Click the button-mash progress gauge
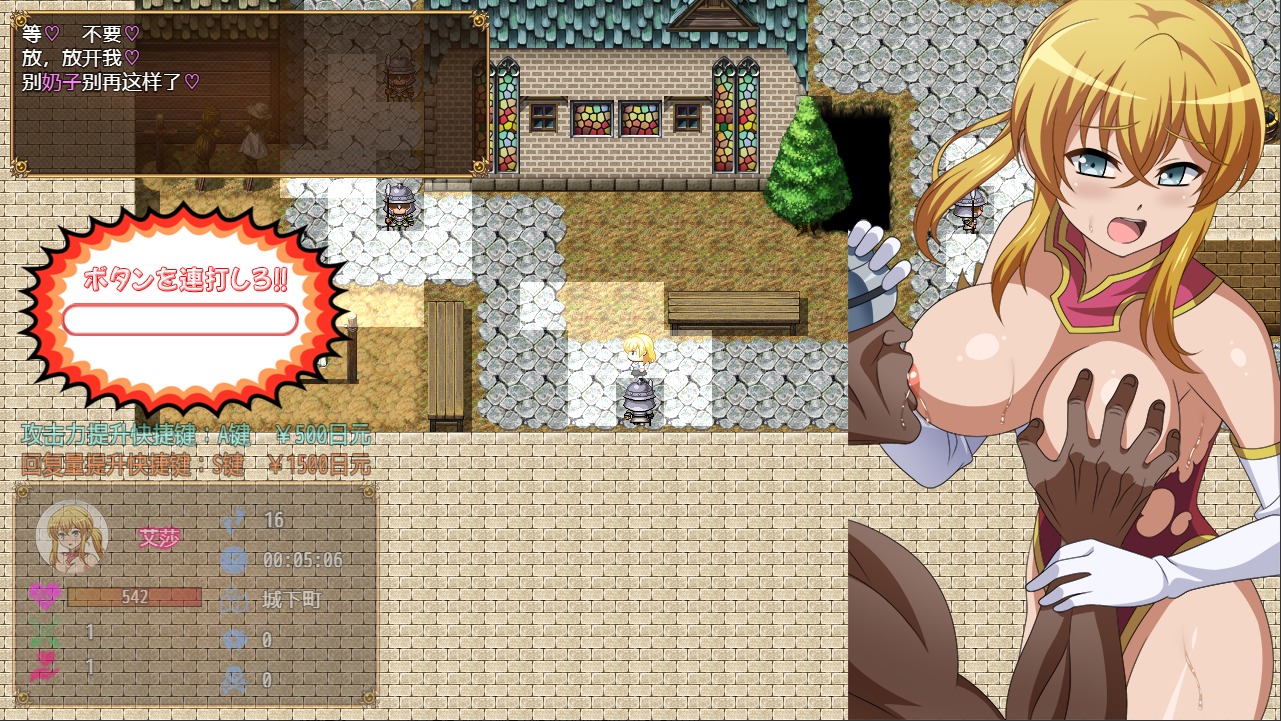This screenshot has height=721, width=1281. [180, 319]
